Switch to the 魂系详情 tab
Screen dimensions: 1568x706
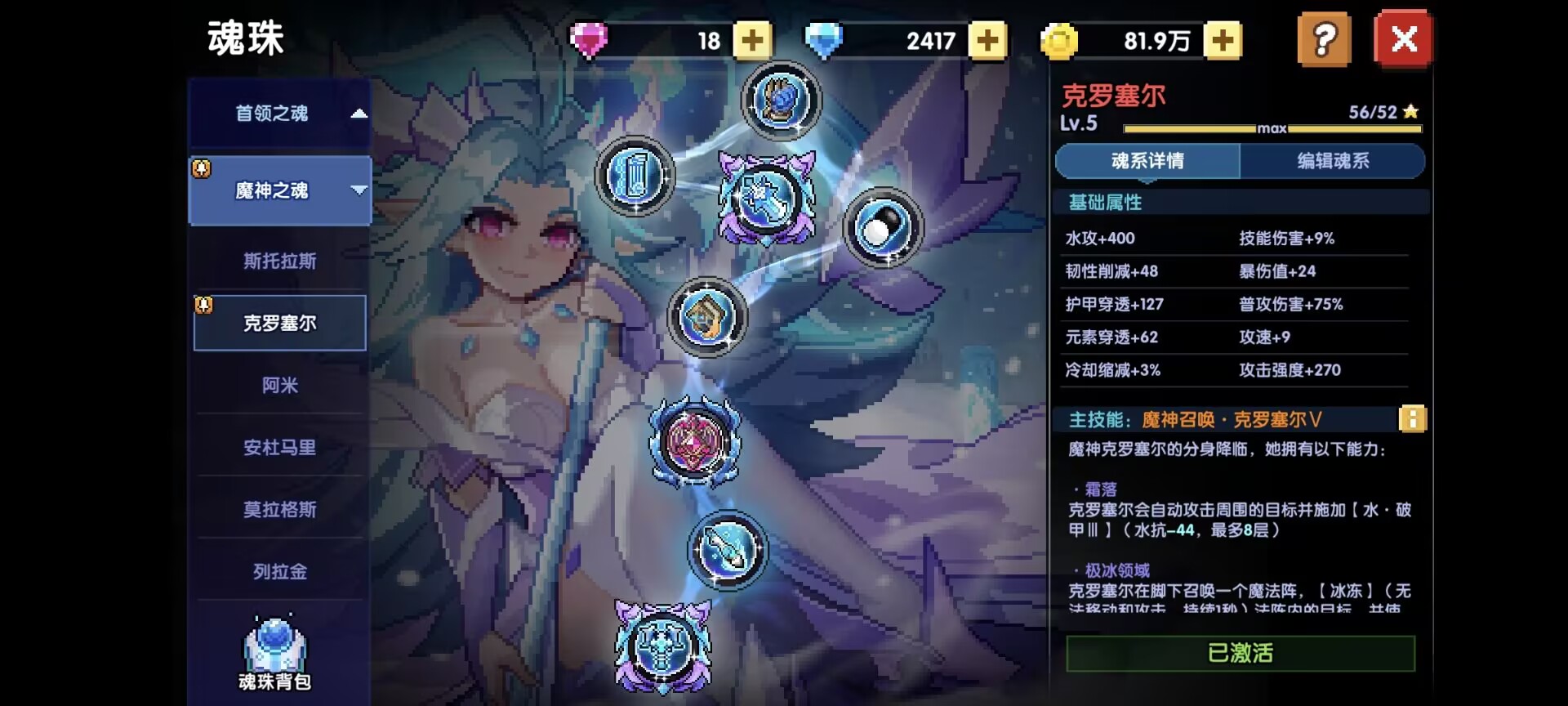point(1147,161)
